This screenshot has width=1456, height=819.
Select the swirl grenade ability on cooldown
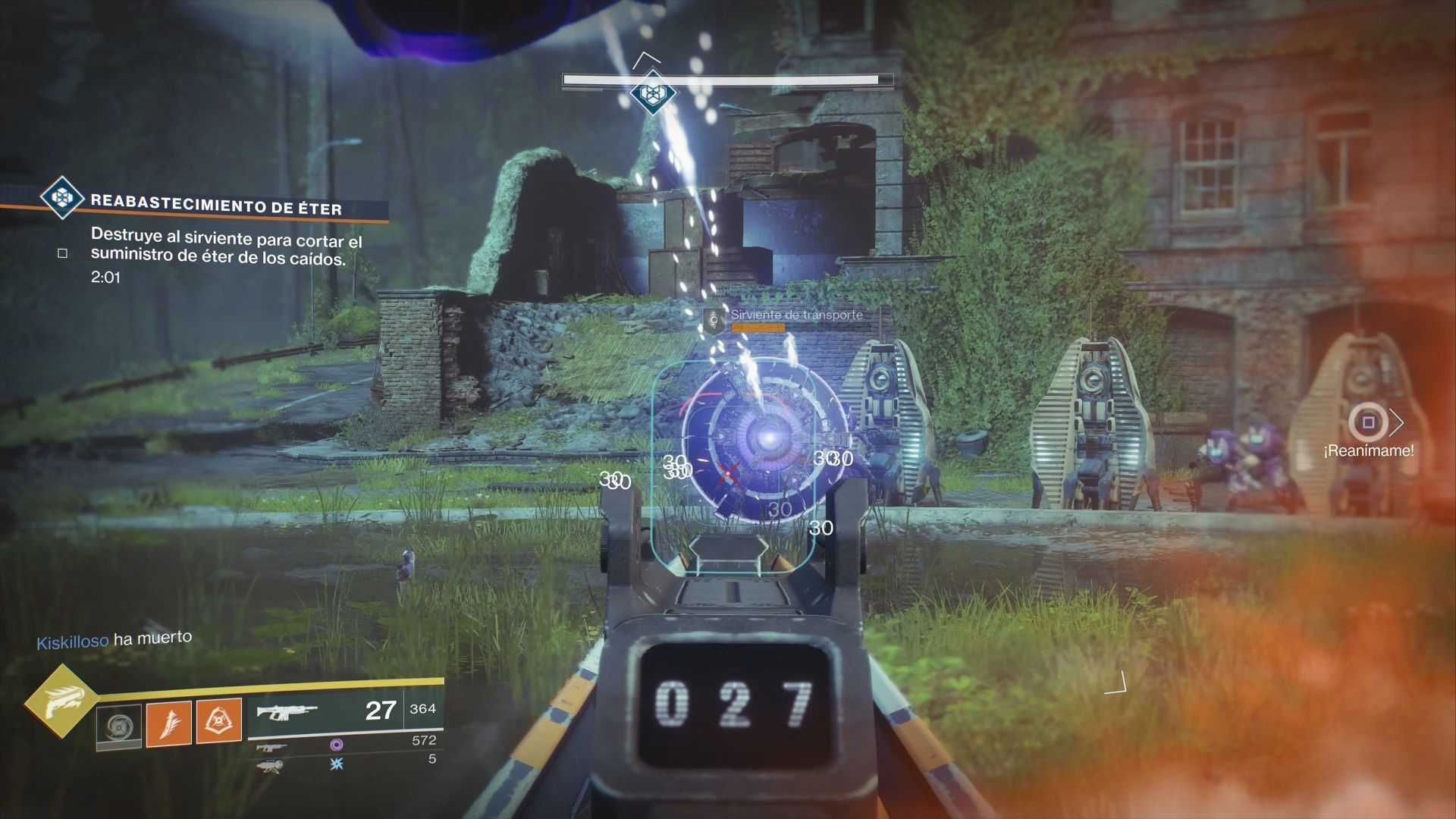click(x=119, y=726)
